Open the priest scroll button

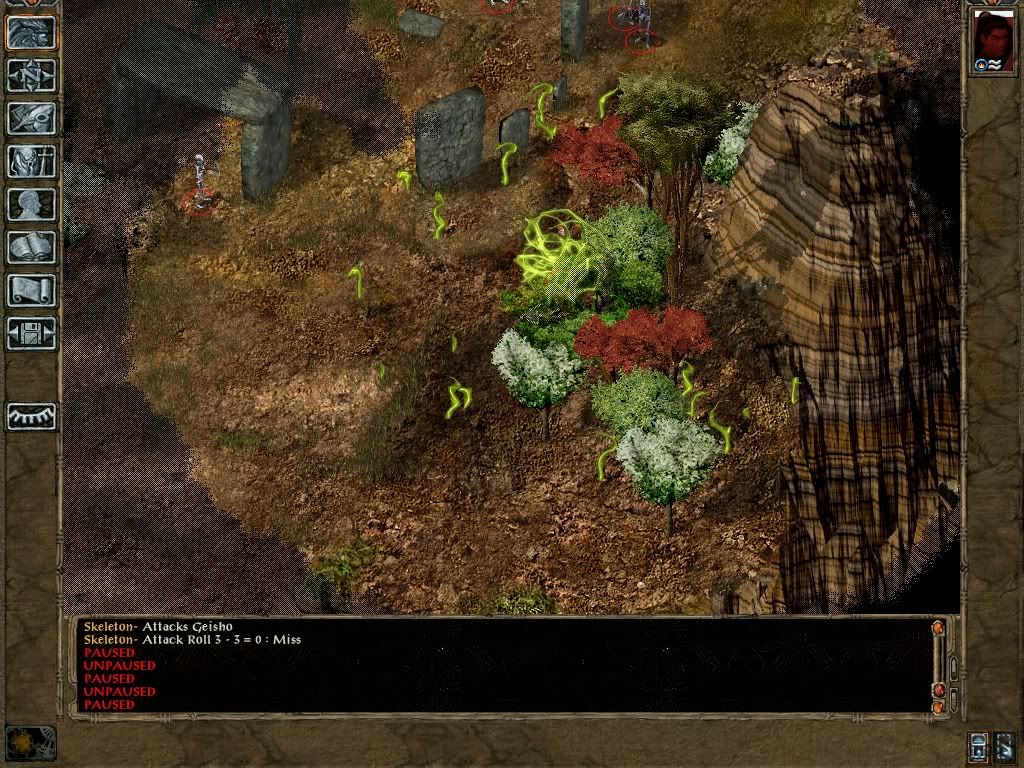[31, 290]
